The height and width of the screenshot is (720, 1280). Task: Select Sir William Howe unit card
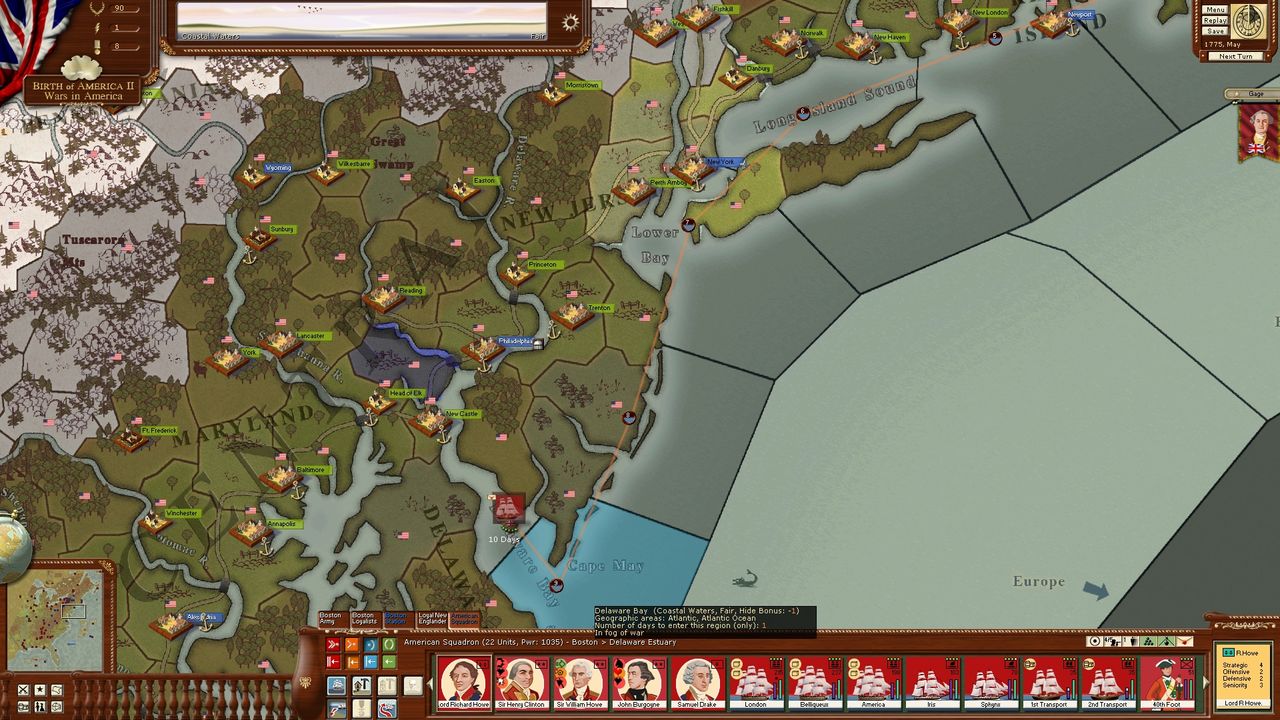(x=581, y=681)
